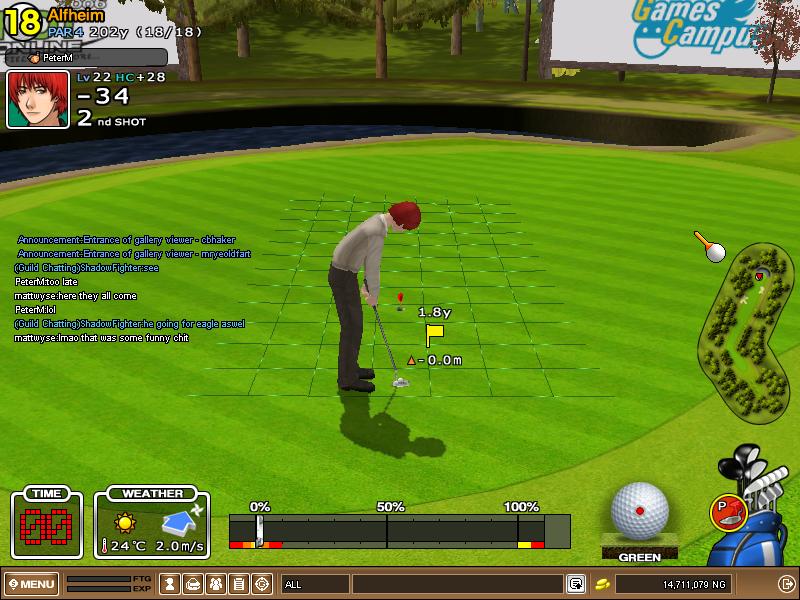Select the putter club icon
The height and width of the screenshot is (600, 800).
pos(727,512)
